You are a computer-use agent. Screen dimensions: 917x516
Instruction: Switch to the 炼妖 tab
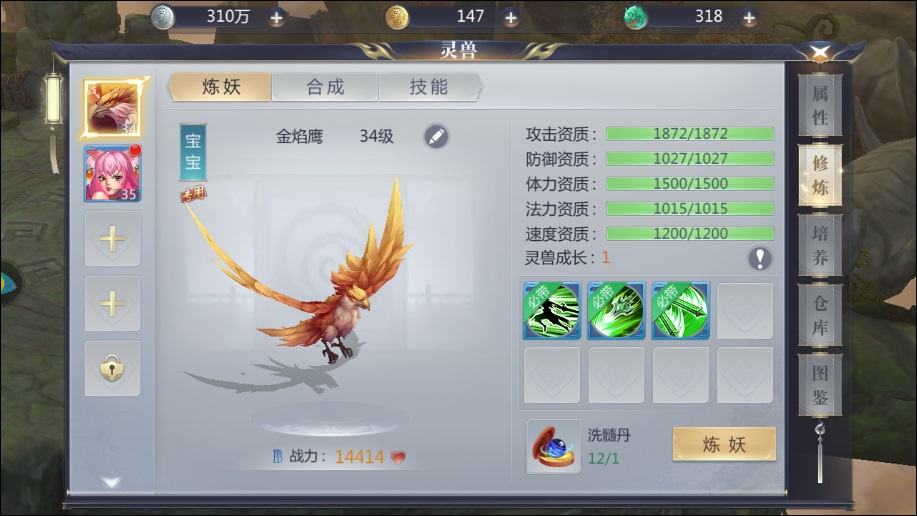(221, 87)
